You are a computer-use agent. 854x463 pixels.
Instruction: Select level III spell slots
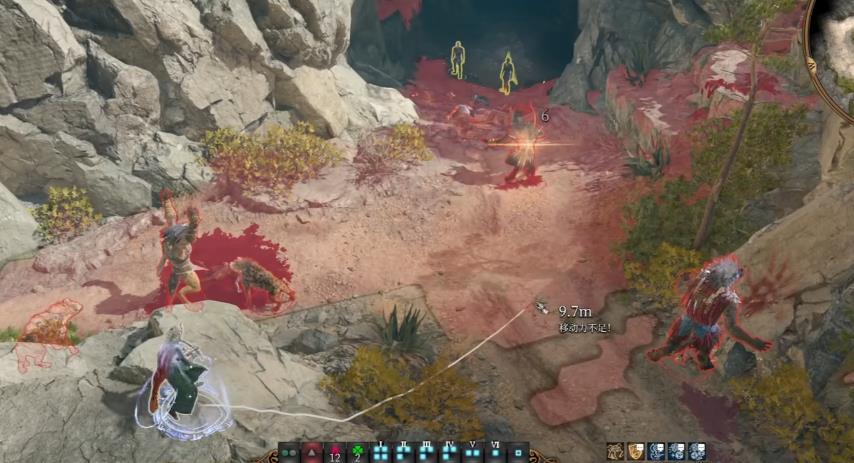pyautogui.click(x=427, y=453)
